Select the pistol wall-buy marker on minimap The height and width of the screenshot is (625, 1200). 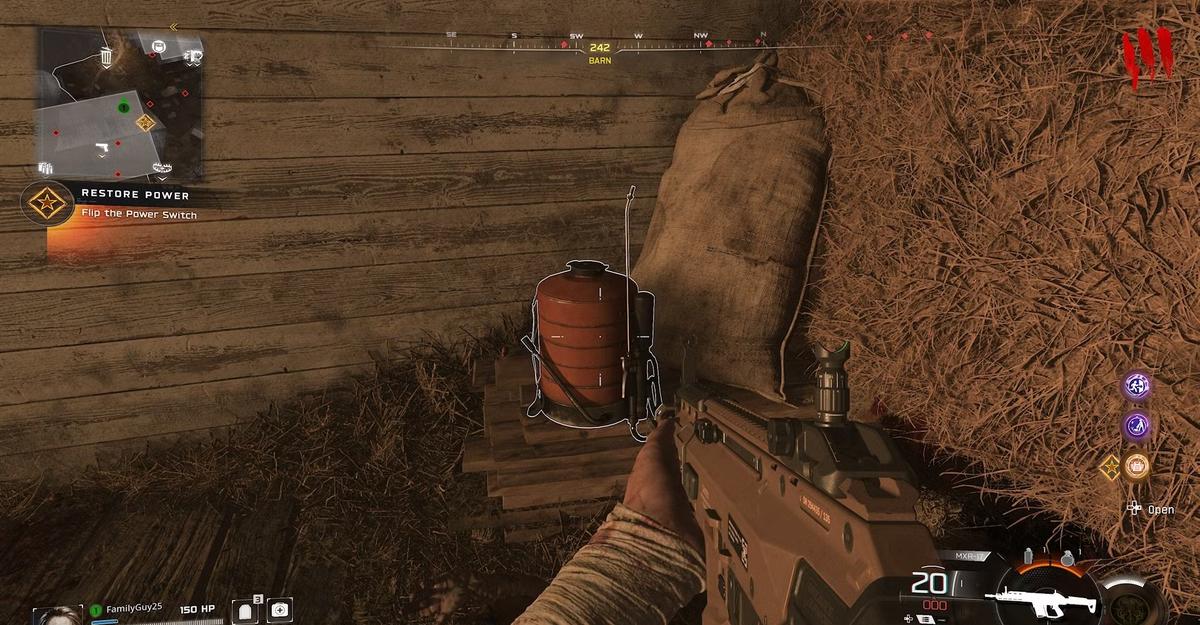(x=101, y=149)
